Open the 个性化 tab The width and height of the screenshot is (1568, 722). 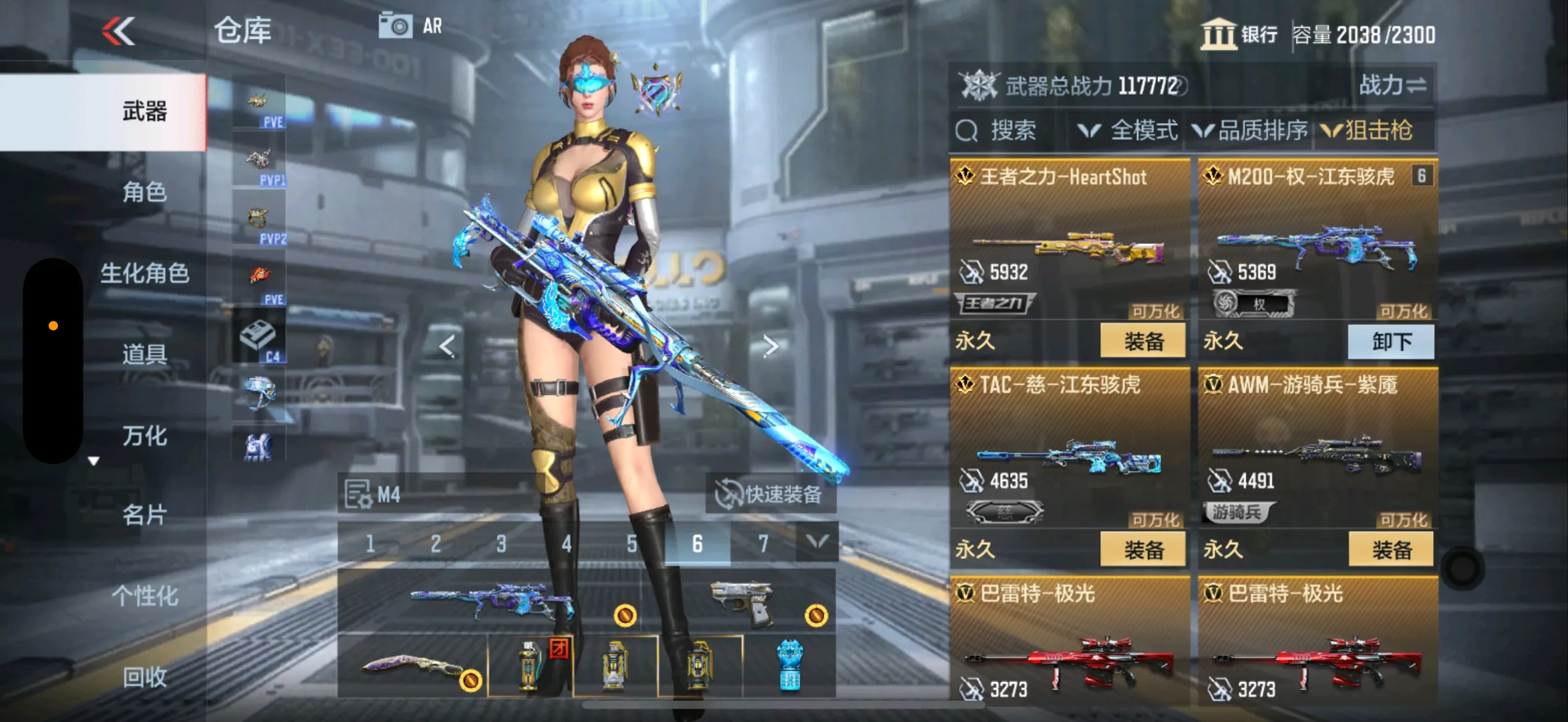144,596
